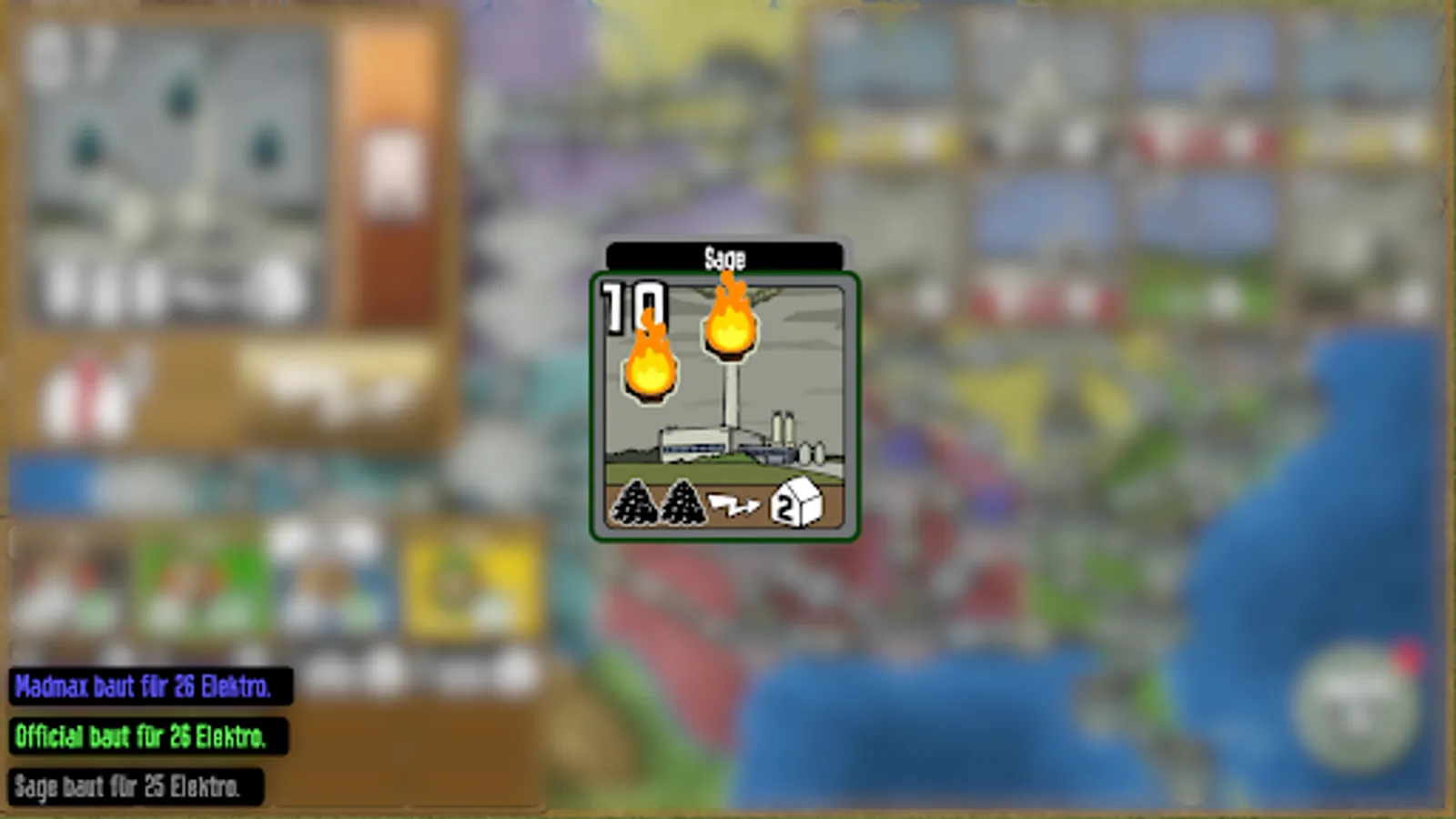Click the left flame icon on the Sage card
The image size is (1456, 819).
pos(649,366)
